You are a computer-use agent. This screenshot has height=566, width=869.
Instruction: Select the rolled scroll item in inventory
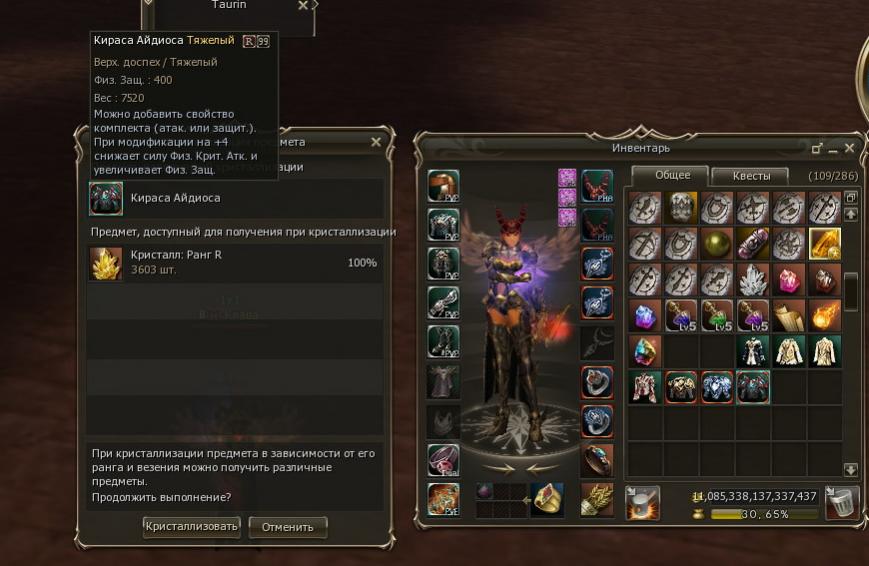point(788,315)
